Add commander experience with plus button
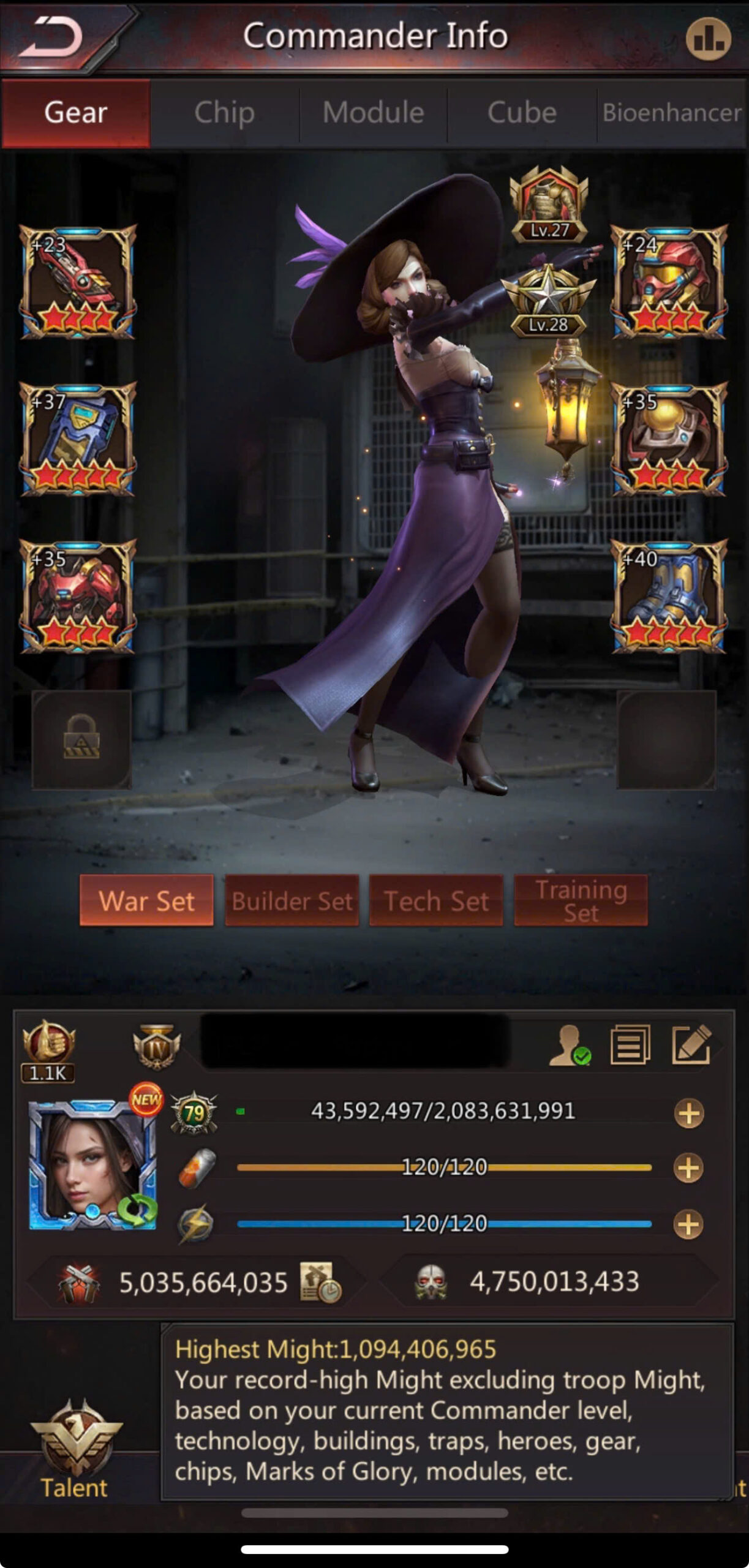 click(688, 1113)
